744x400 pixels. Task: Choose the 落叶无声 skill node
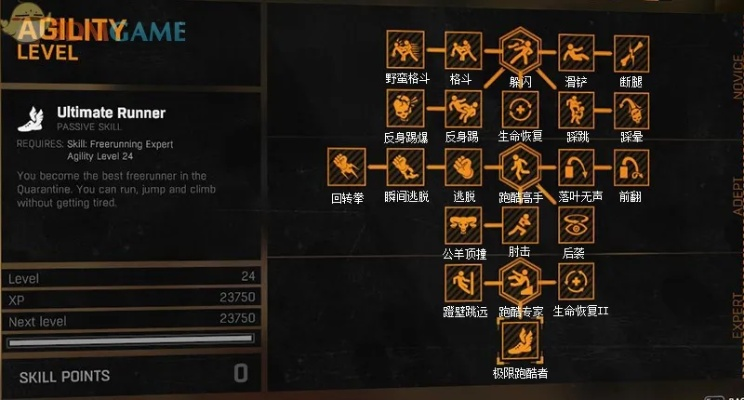tap(575, 167)
